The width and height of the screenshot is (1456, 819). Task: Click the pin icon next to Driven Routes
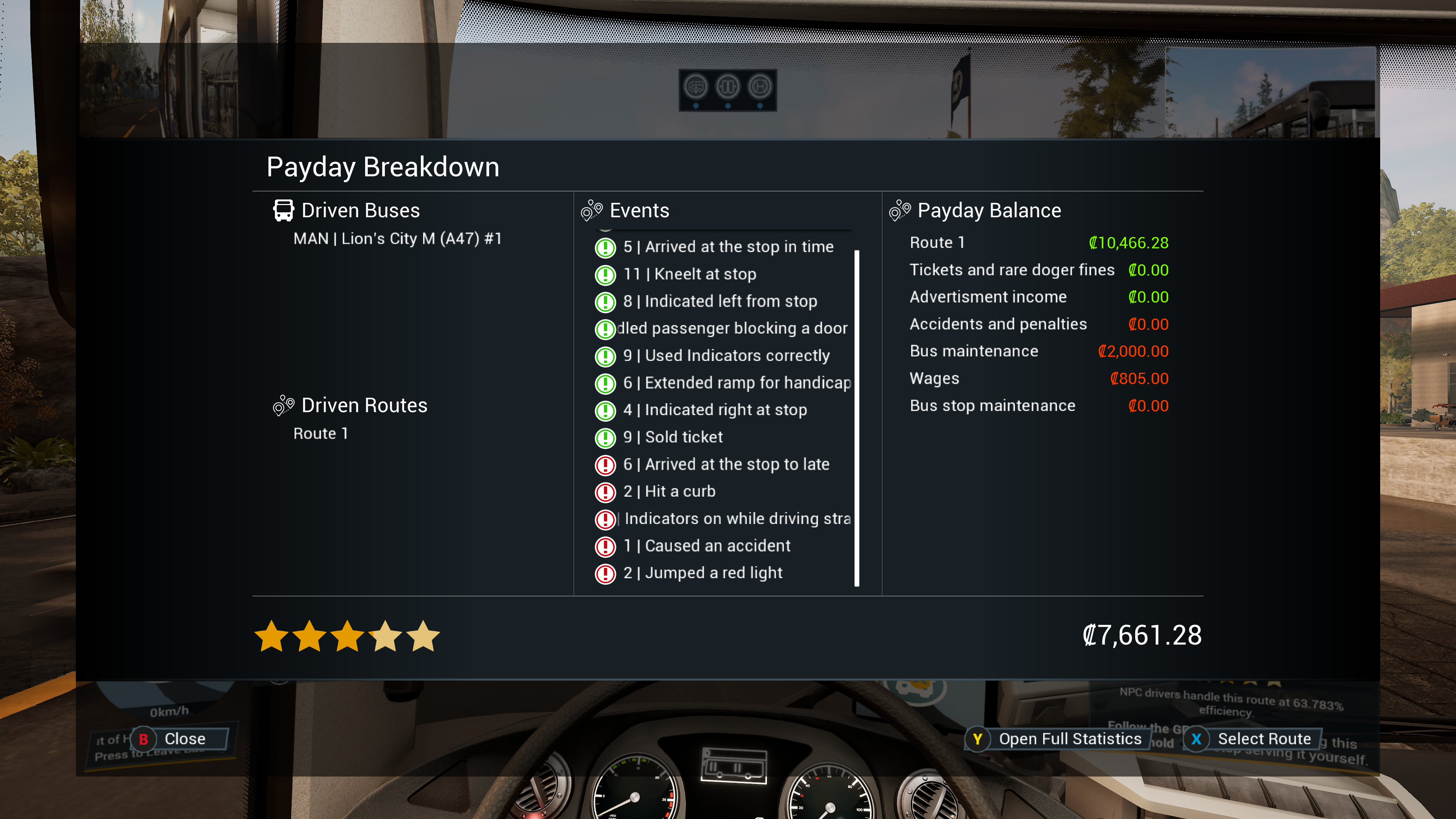point(283,405)
